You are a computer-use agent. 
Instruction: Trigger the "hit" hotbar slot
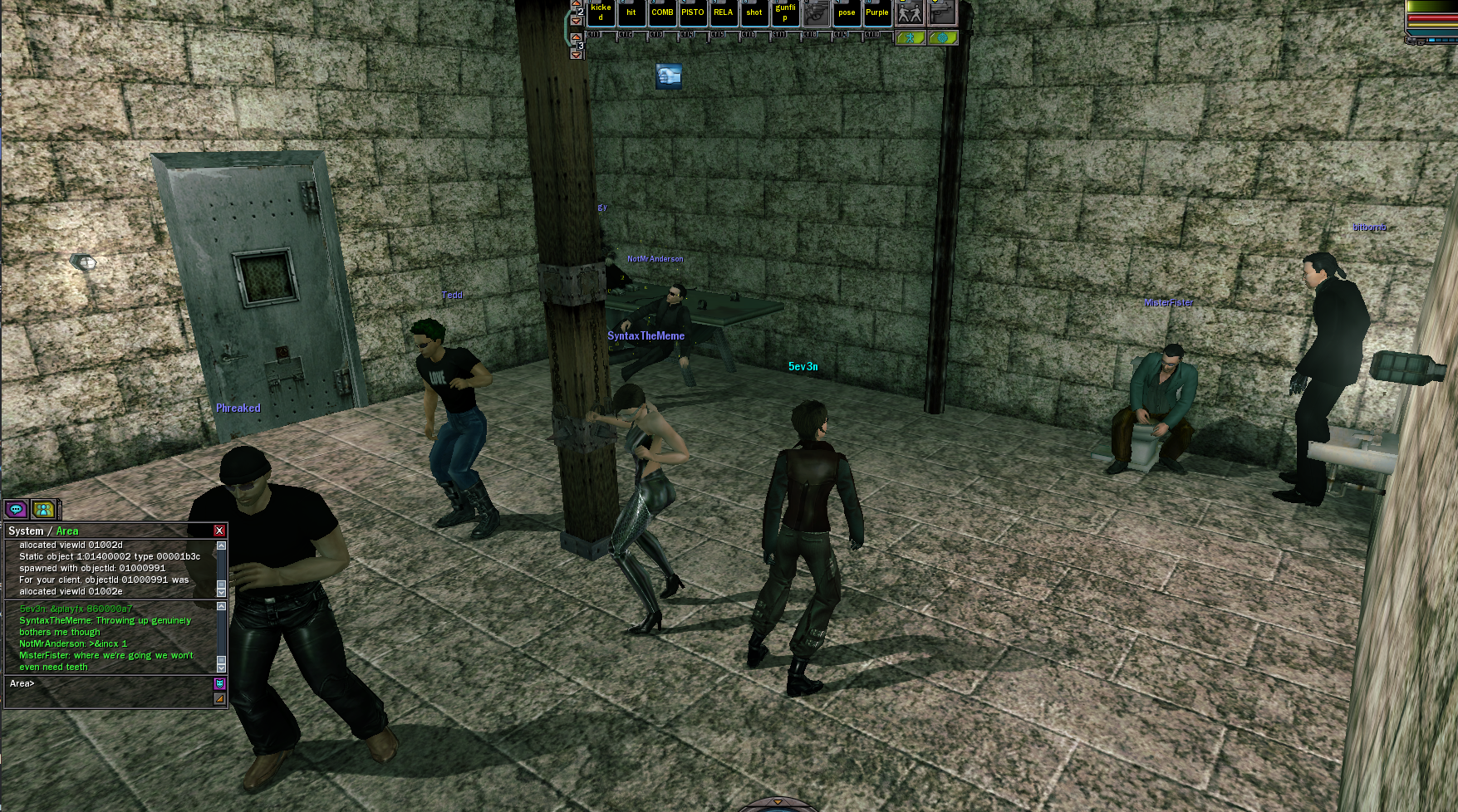coord(631,12)
